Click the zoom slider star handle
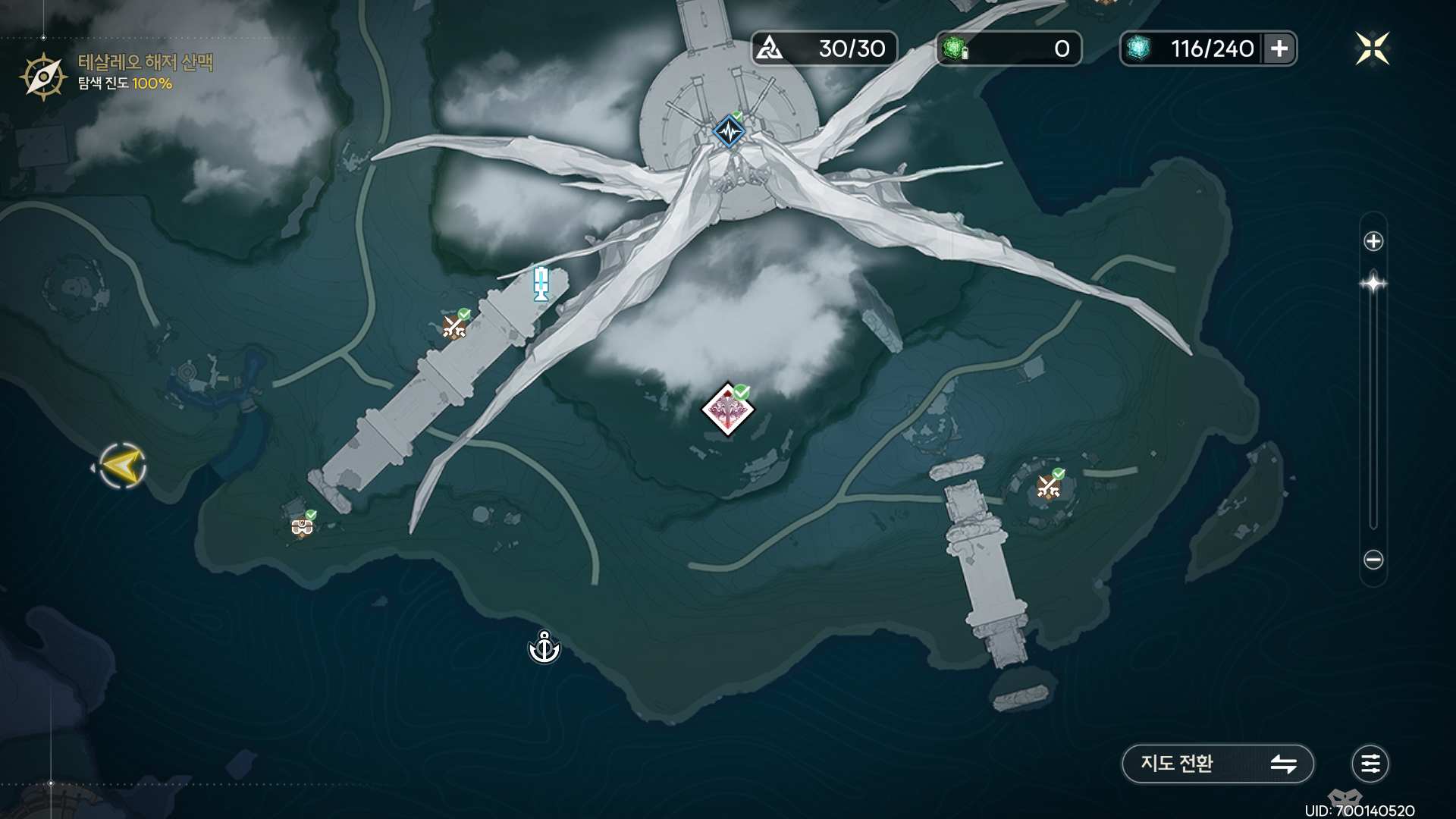This screenshot has width=1456, height=819. click(1373, 284)
